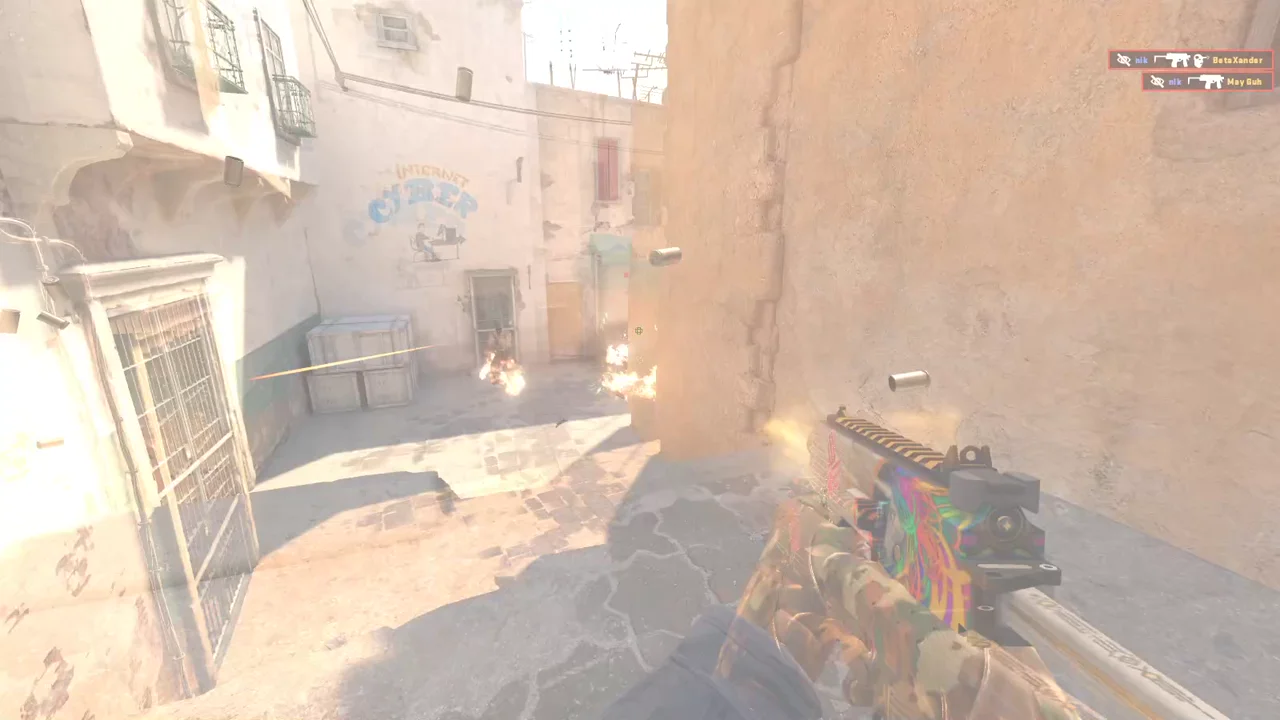Select the May Guh kill feed entry
This screenshot has height=720, width=1280.
[x=1206, y=81]
